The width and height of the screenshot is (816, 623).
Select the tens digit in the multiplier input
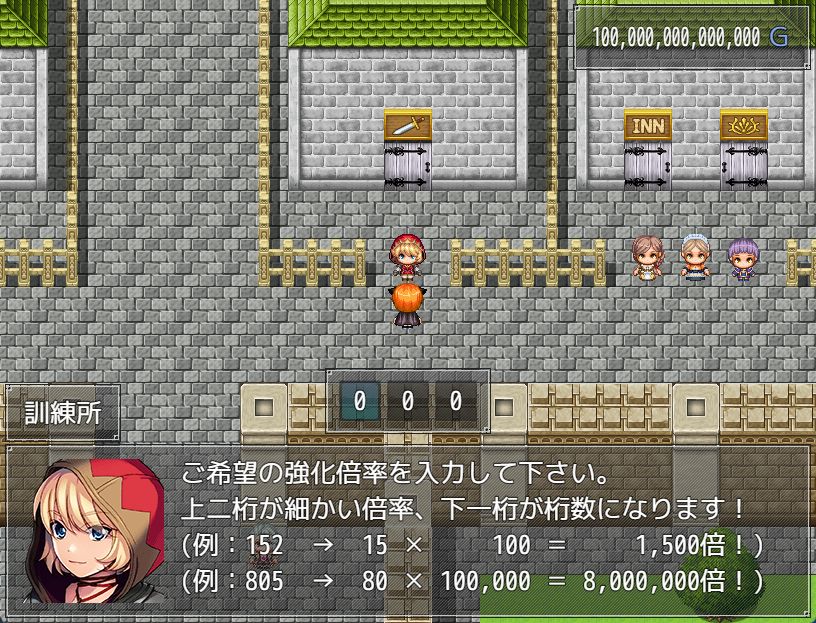point(407,402)
